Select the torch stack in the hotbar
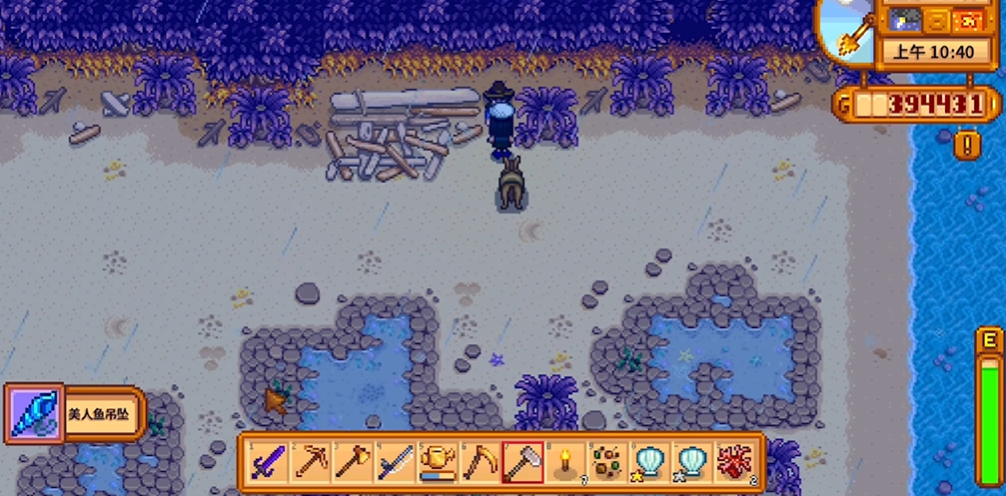This screenshot has height=496, width=1006. [x=564, y=462]
